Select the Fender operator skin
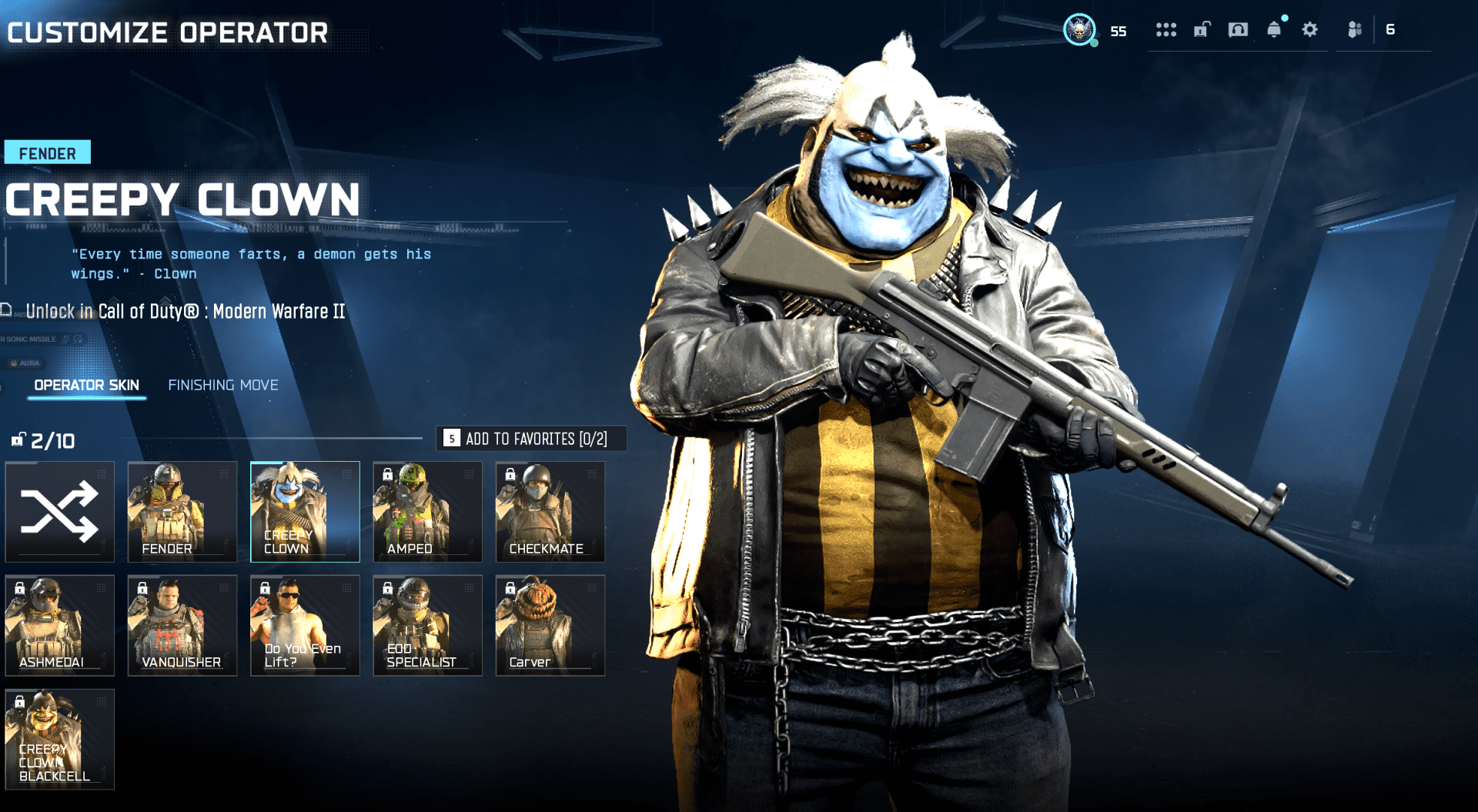Screen dimensions: 1478x812 point(182,511)
